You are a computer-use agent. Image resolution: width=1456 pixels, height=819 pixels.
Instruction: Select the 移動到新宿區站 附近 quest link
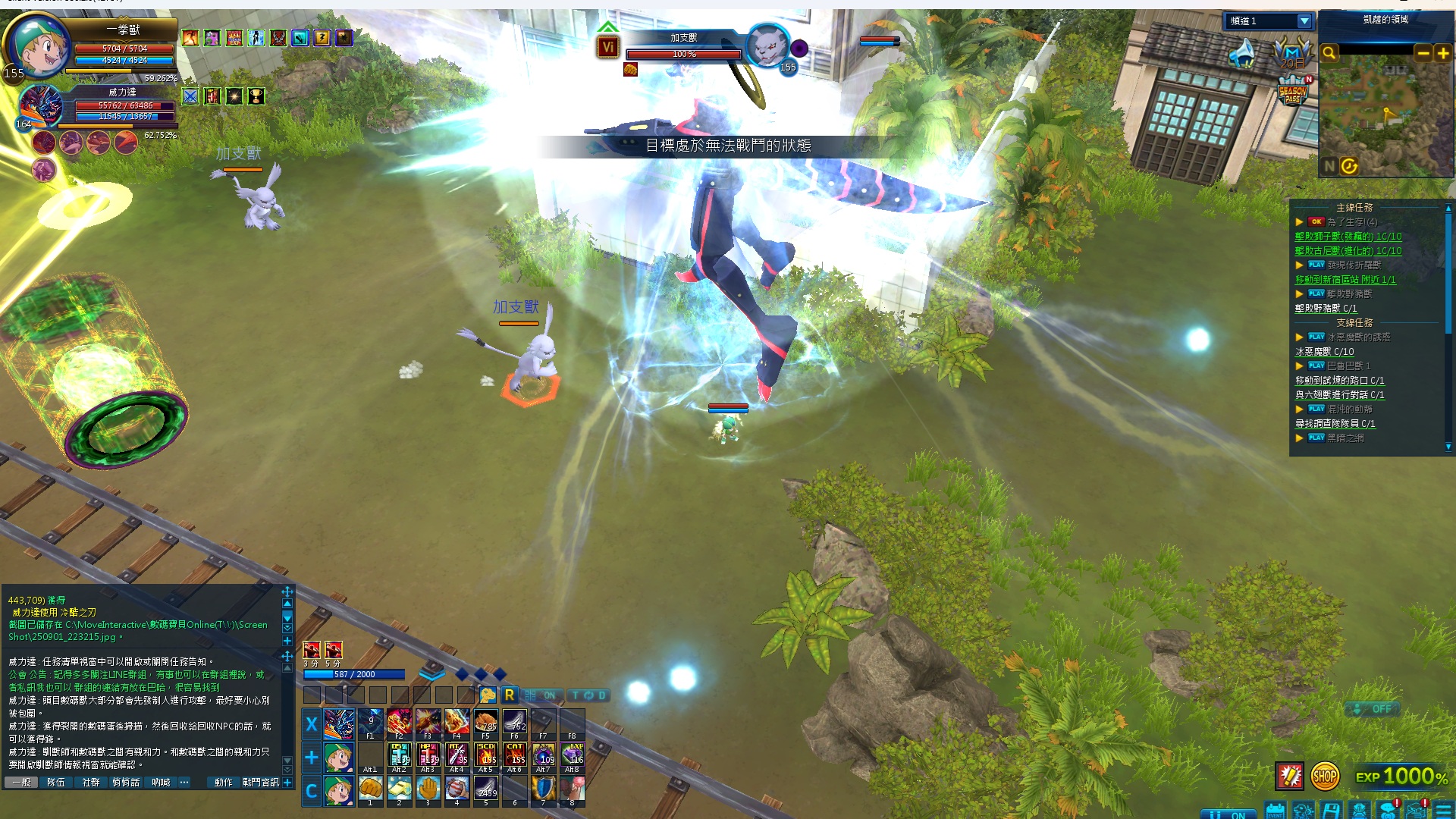click(x=1345, y=280)
